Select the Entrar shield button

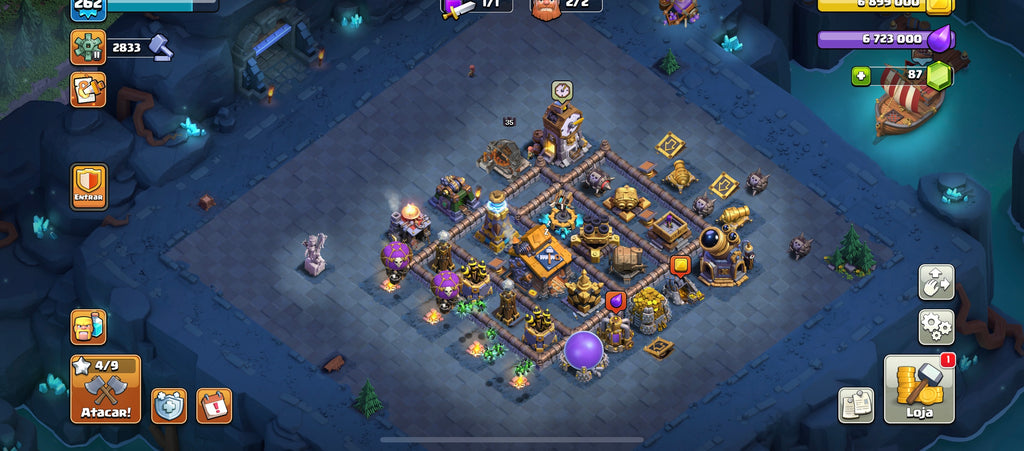point(89,187)
